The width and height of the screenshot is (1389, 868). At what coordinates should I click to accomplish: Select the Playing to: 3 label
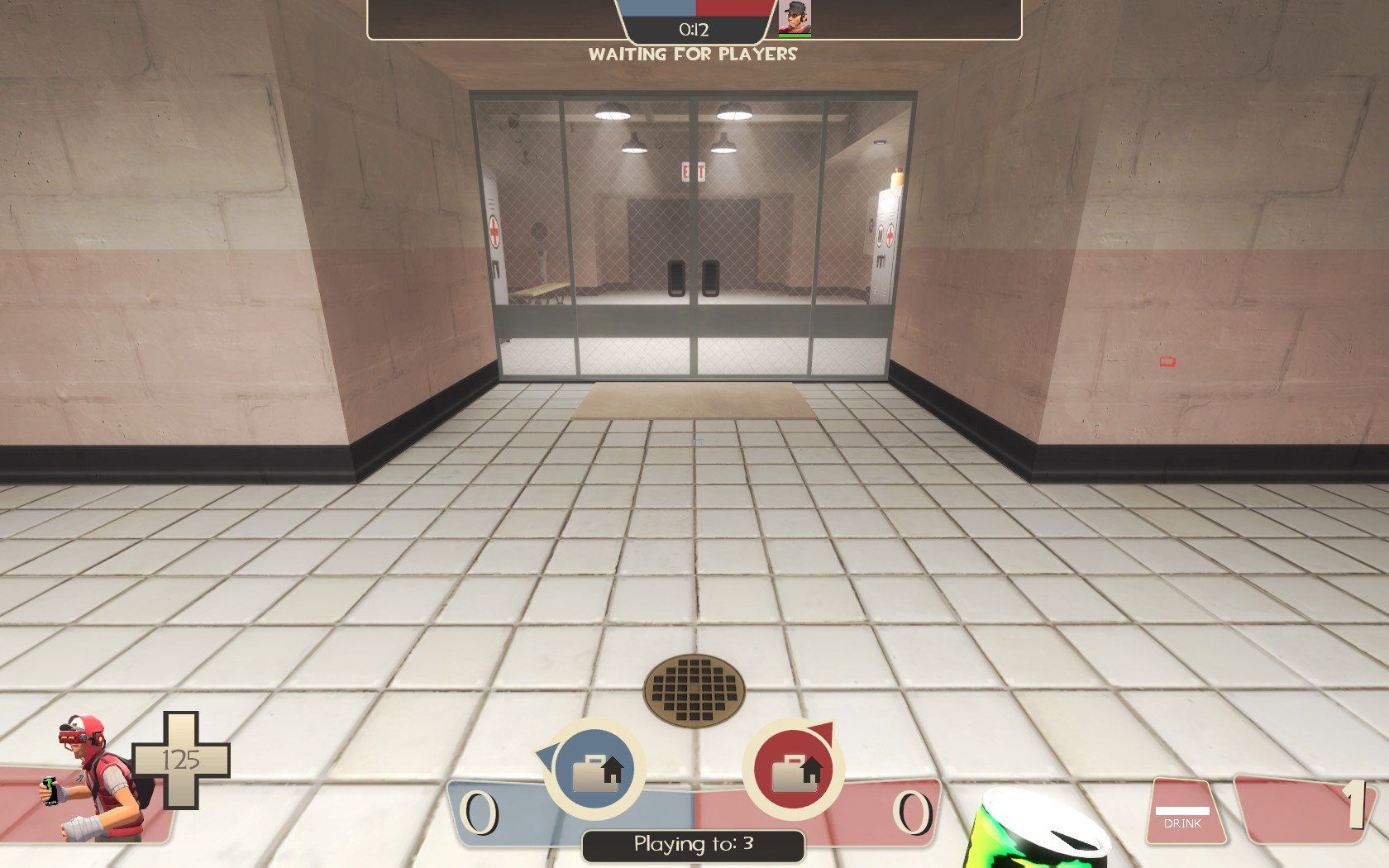(x=693, y=845)
